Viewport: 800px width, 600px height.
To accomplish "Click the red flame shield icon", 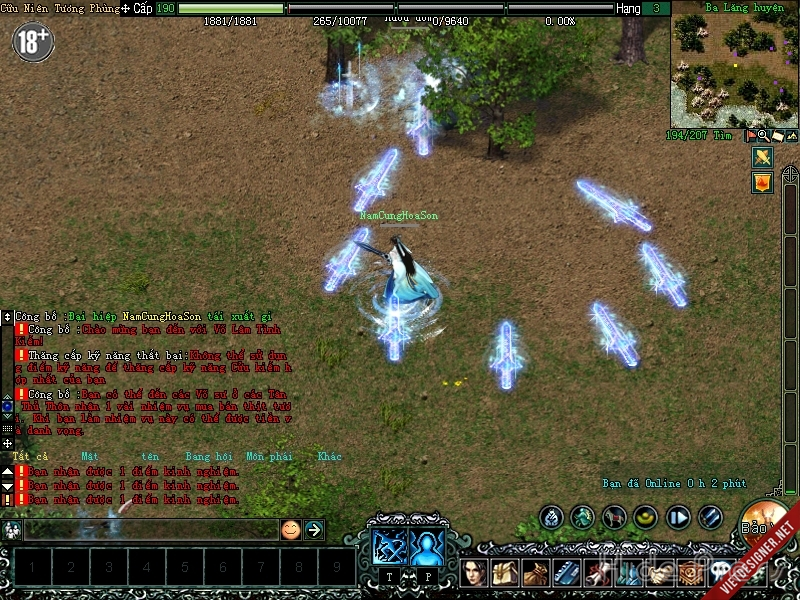I will [762, 183].
